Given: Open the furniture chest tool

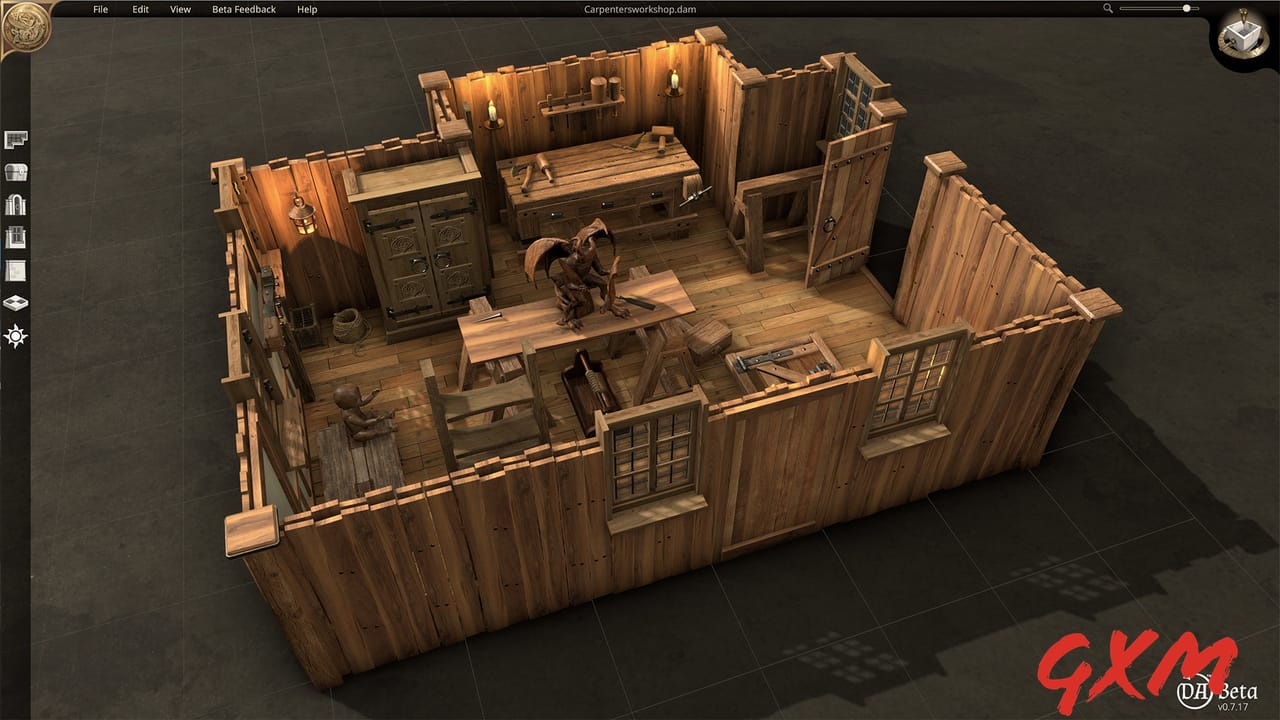Looking at the screenshot, I should tap(14, 170).
